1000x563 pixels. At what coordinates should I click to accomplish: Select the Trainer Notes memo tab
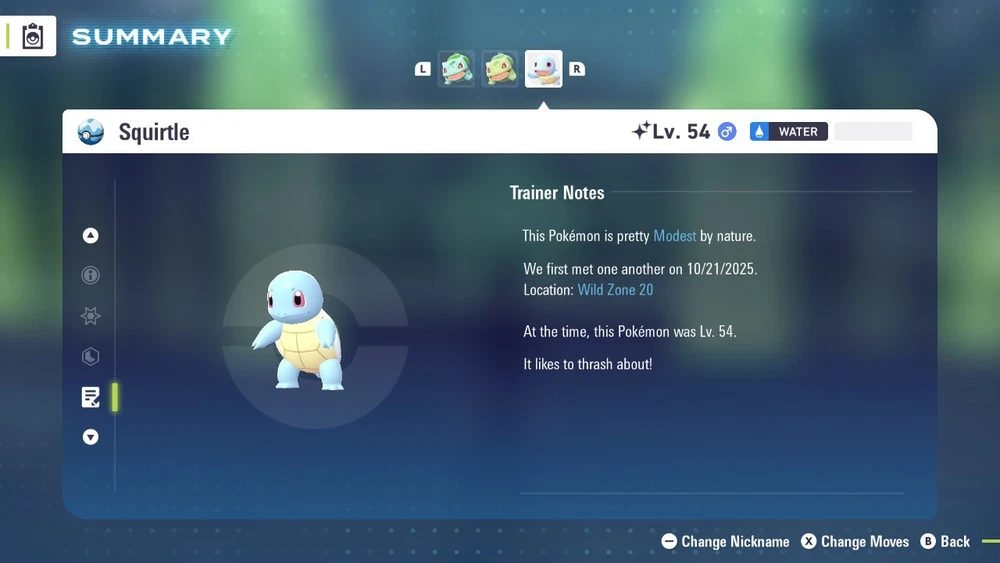click(x=91, y=397)
